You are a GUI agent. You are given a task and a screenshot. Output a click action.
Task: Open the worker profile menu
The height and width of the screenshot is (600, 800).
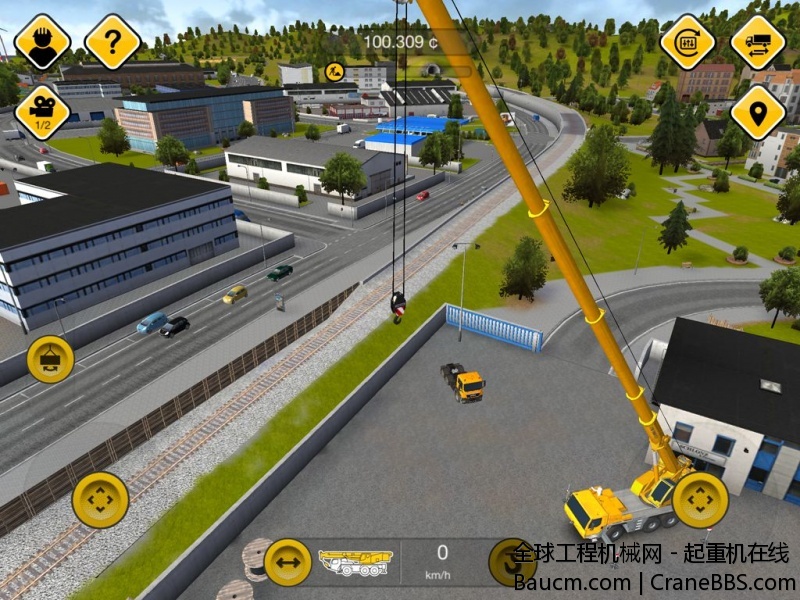click(42, 42)
